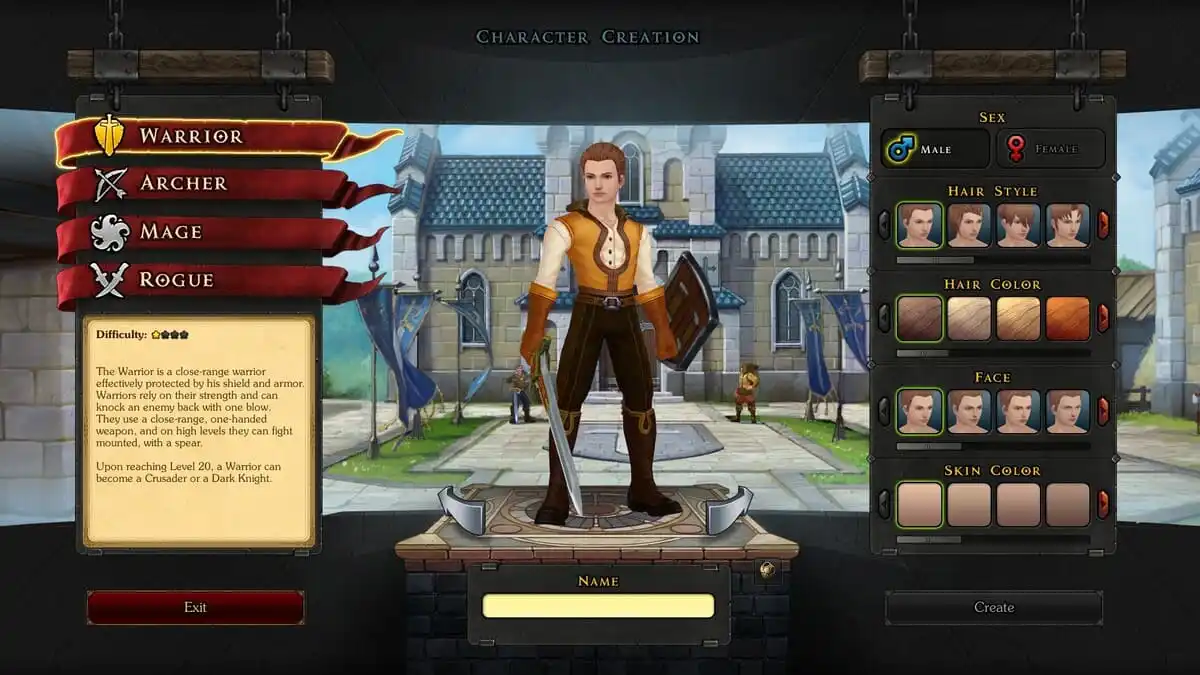Show next skin colors with right arrow
Image resolution: width=1200 pixels, height=675 pixels.
coord(1103,504)
